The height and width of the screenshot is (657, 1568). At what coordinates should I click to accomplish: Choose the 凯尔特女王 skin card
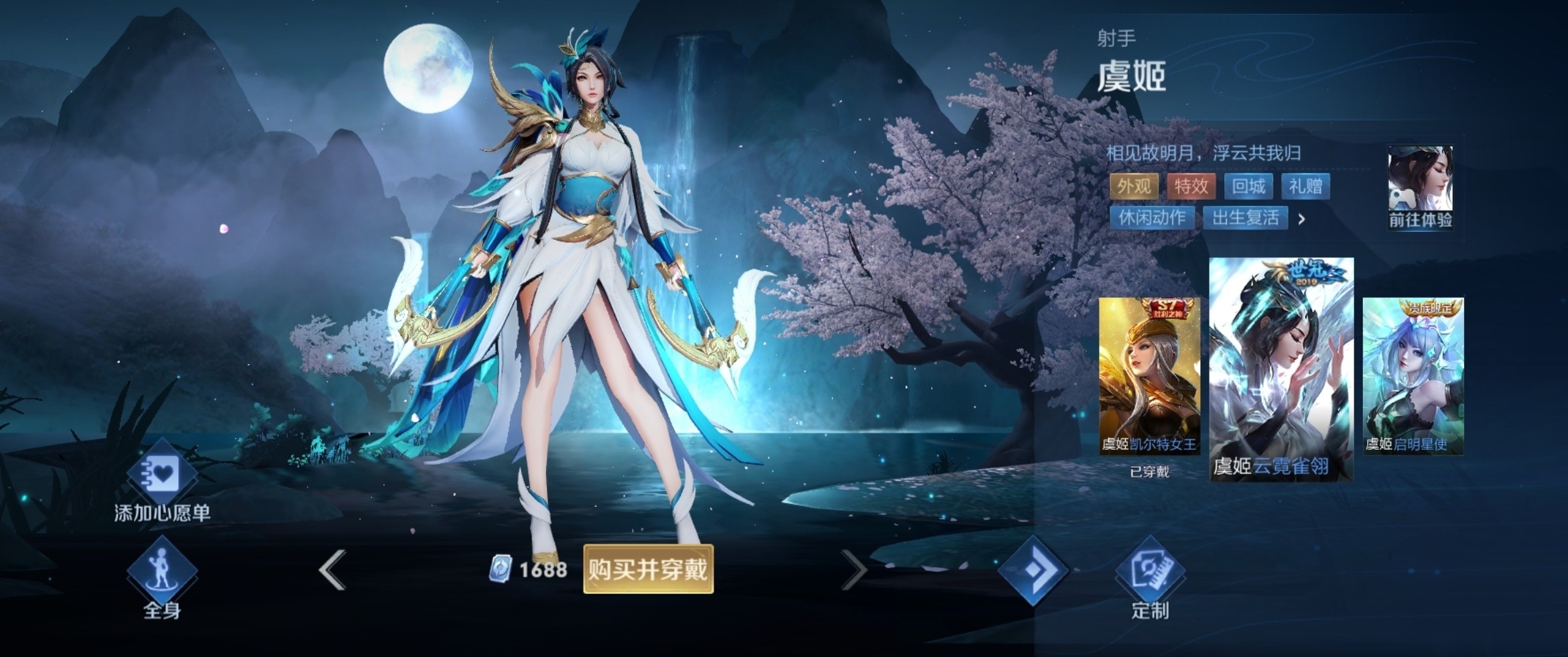[1149, 377]
